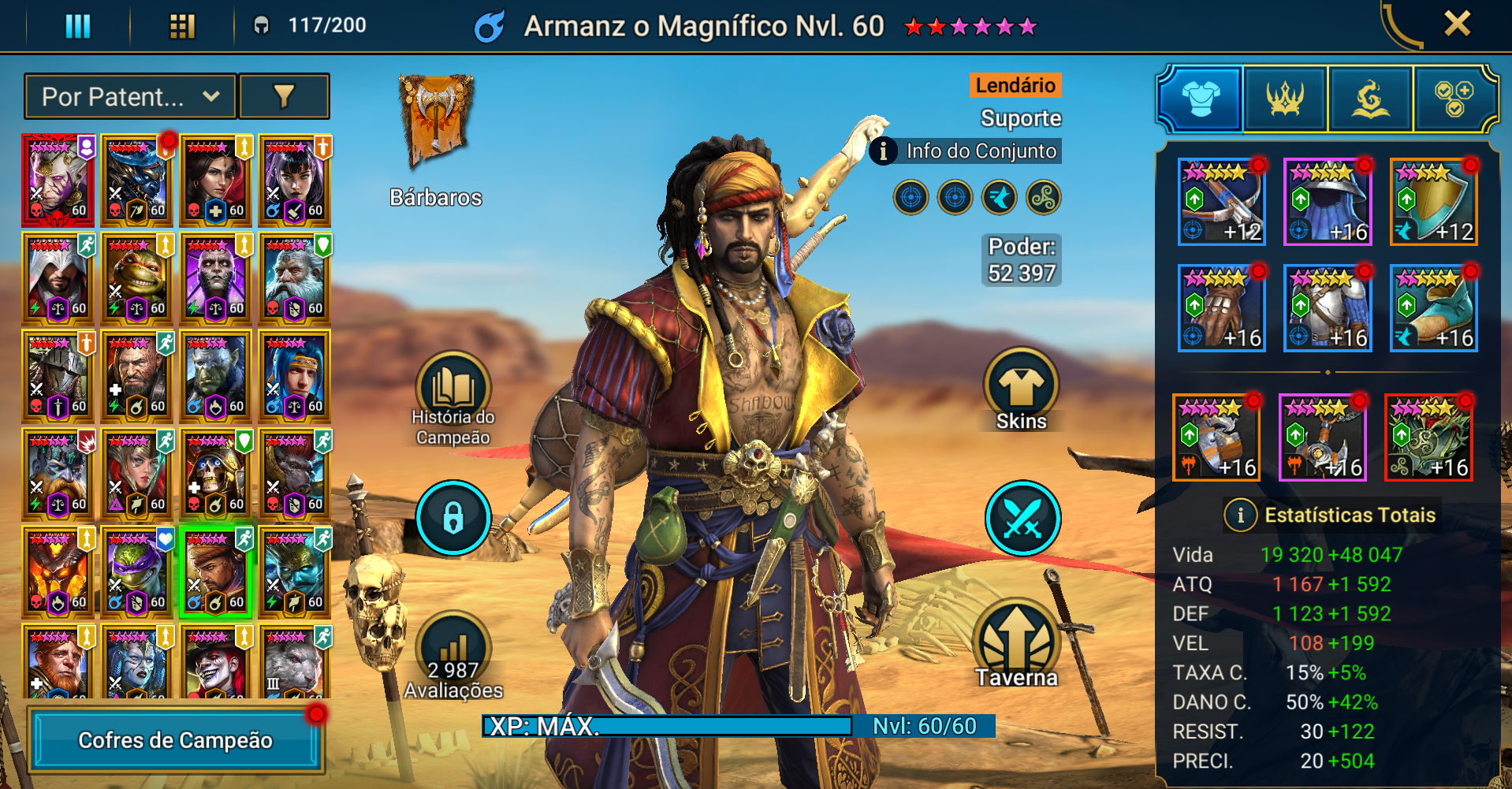Screen dimensions: 1512x789
Task: Switch to the grid layout view
Action: 182,26
